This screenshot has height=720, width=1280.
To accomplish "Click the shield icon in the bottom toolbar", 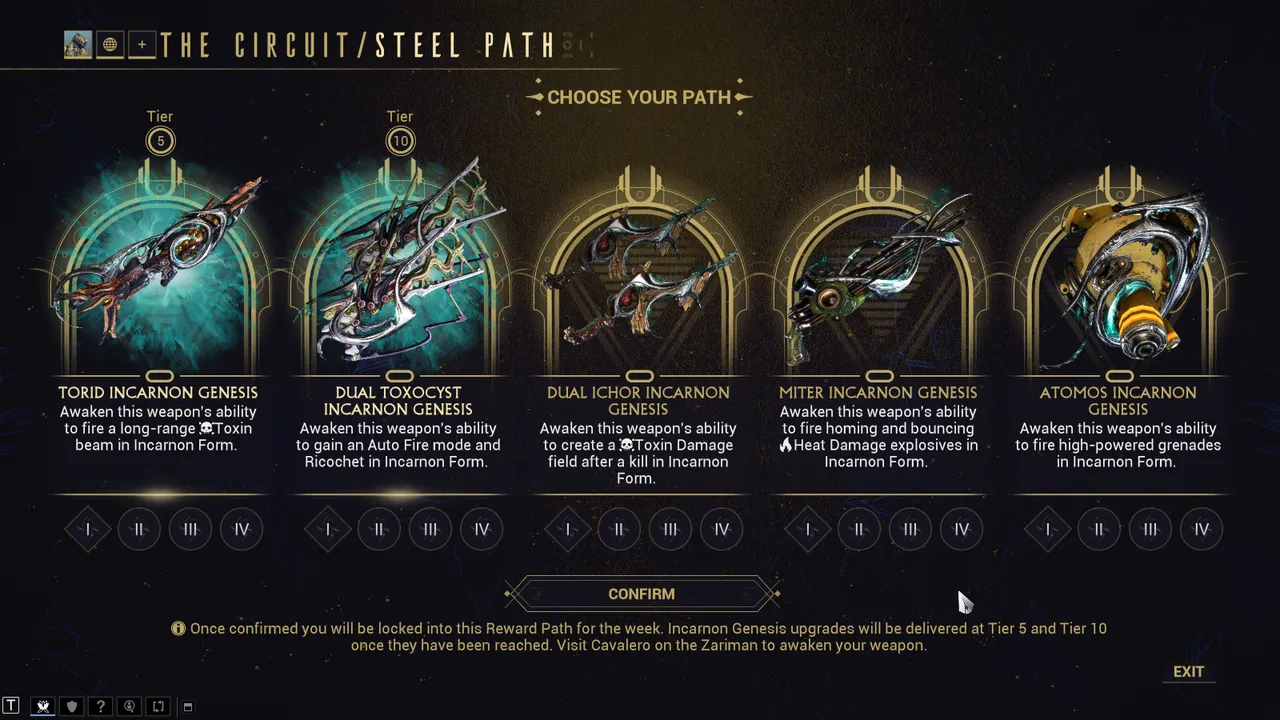I will (71, 707).
